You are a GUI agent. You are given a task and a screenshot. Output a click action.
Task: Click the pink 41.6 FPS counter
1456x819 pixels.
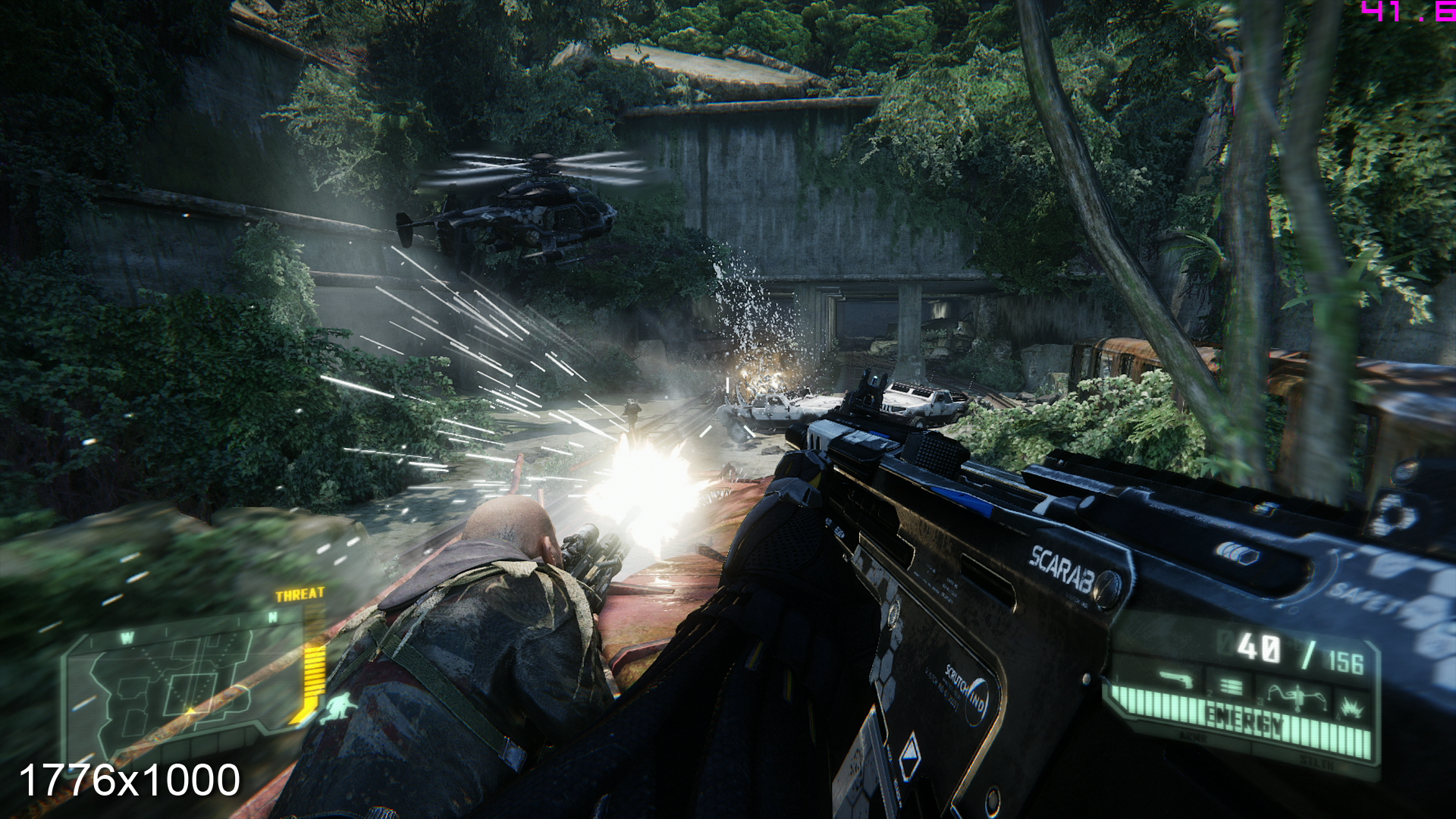[1426, 12]
